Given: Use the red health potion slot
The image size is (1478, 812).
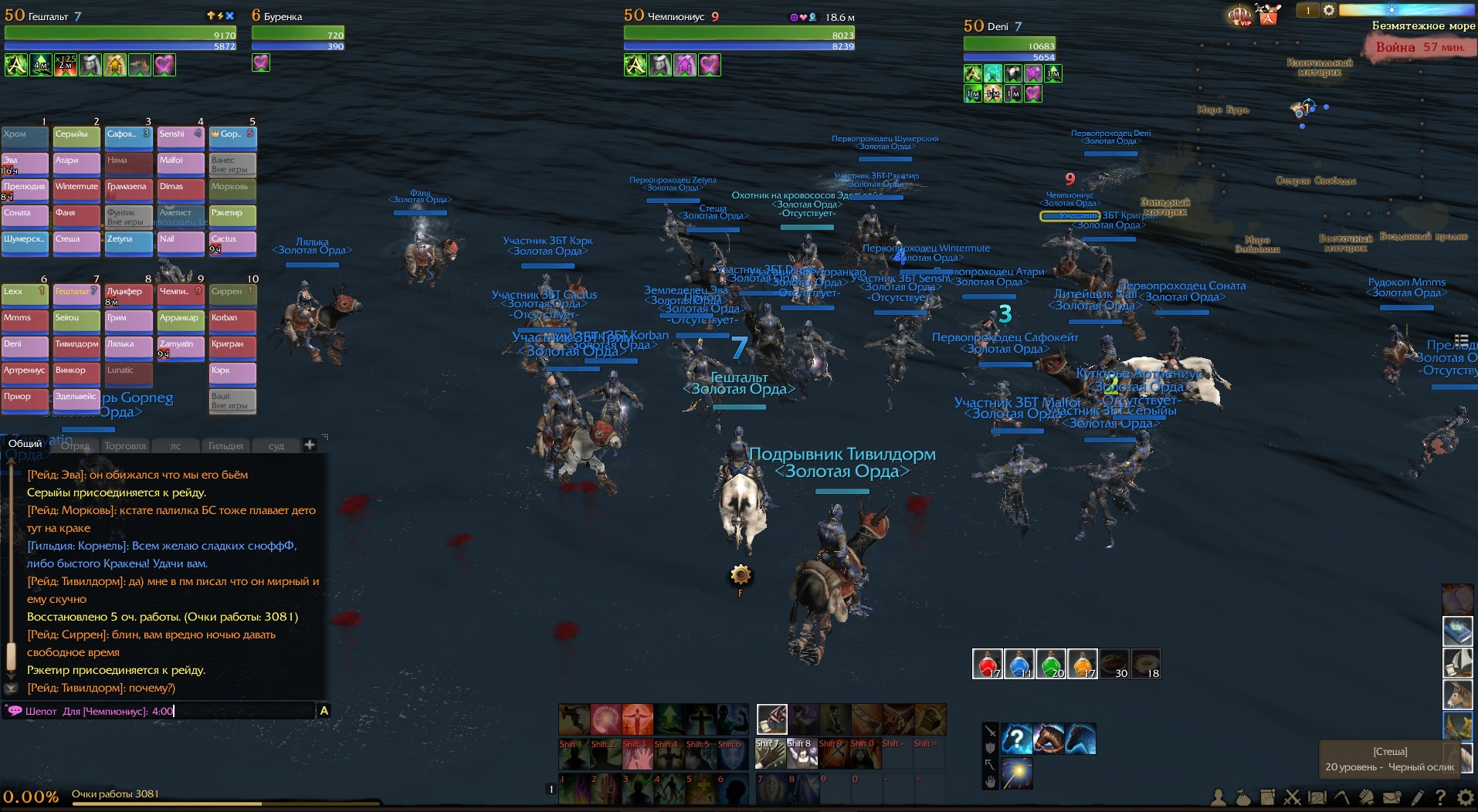Looking at the screenshot, I should [987, 664].
